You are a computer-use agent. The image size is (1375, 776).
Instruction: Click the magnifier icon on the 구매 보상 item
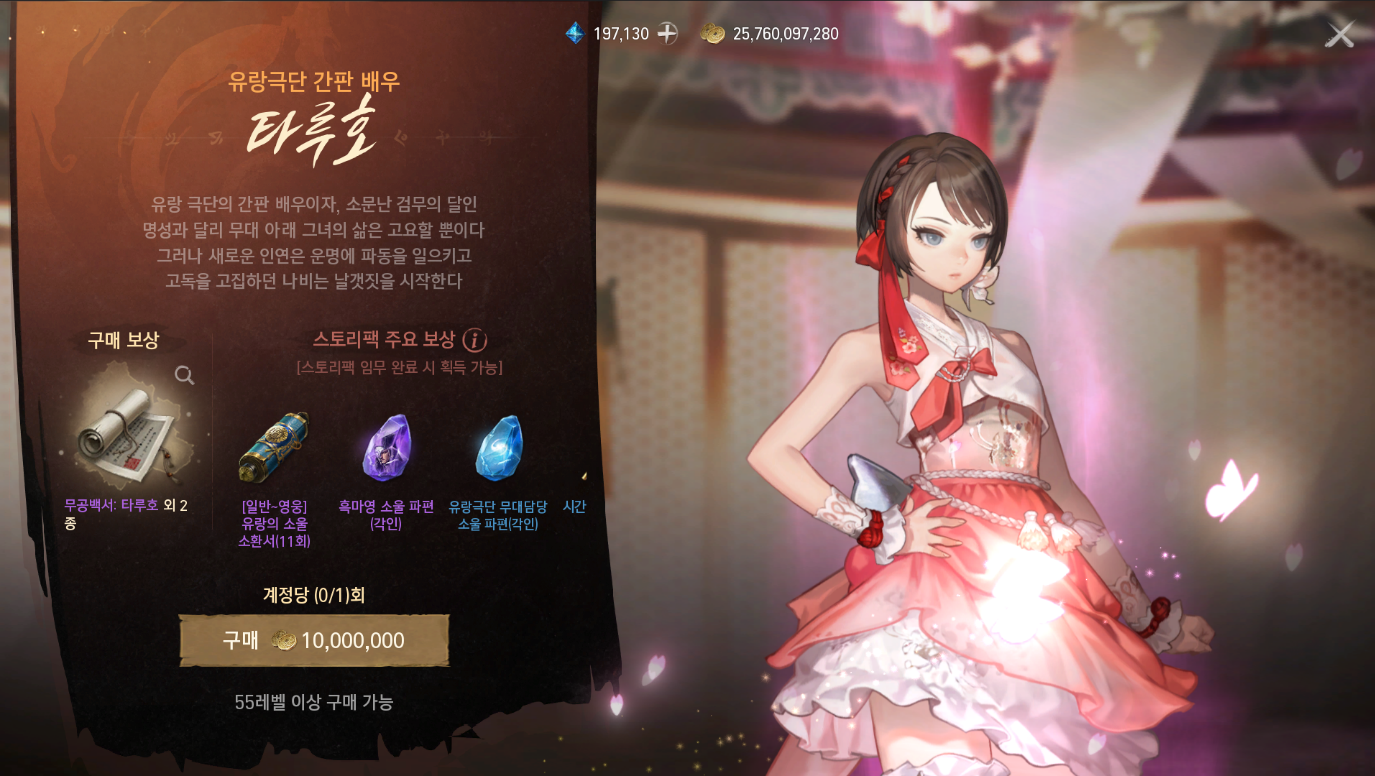(x=184, y=375)
